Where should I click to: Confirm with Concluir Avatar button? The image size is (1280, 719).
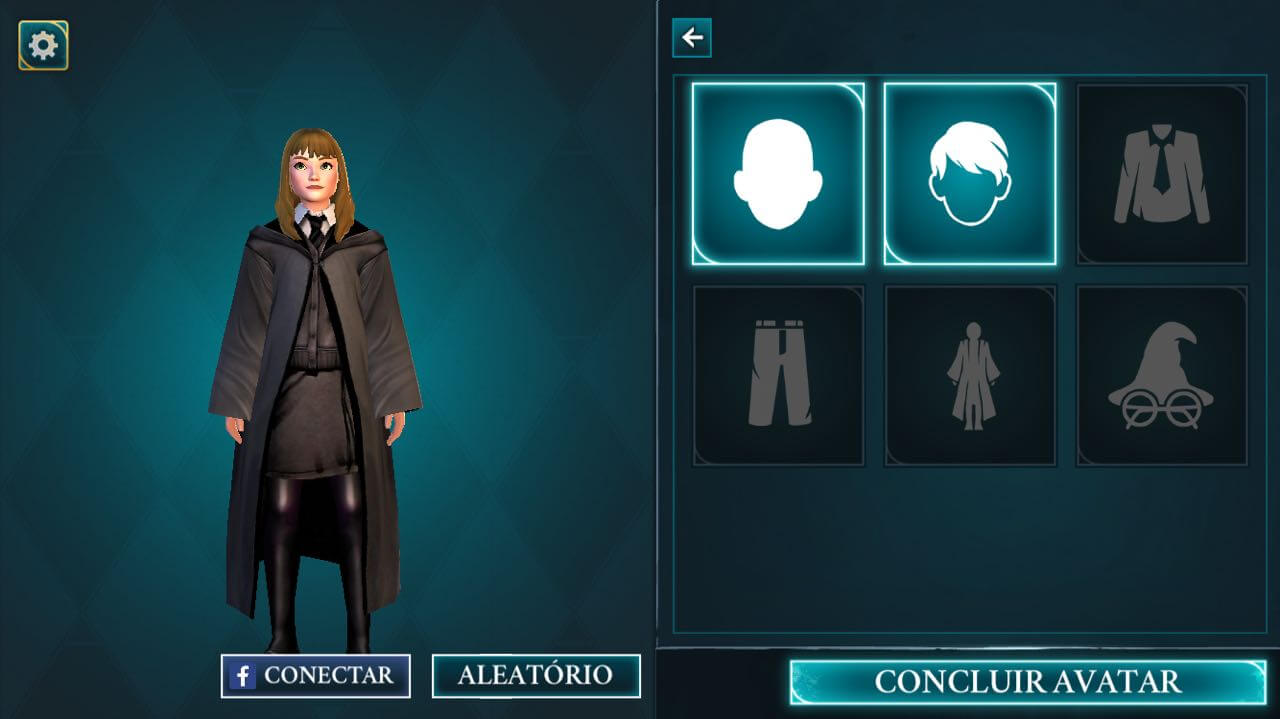pos(1027,682)
